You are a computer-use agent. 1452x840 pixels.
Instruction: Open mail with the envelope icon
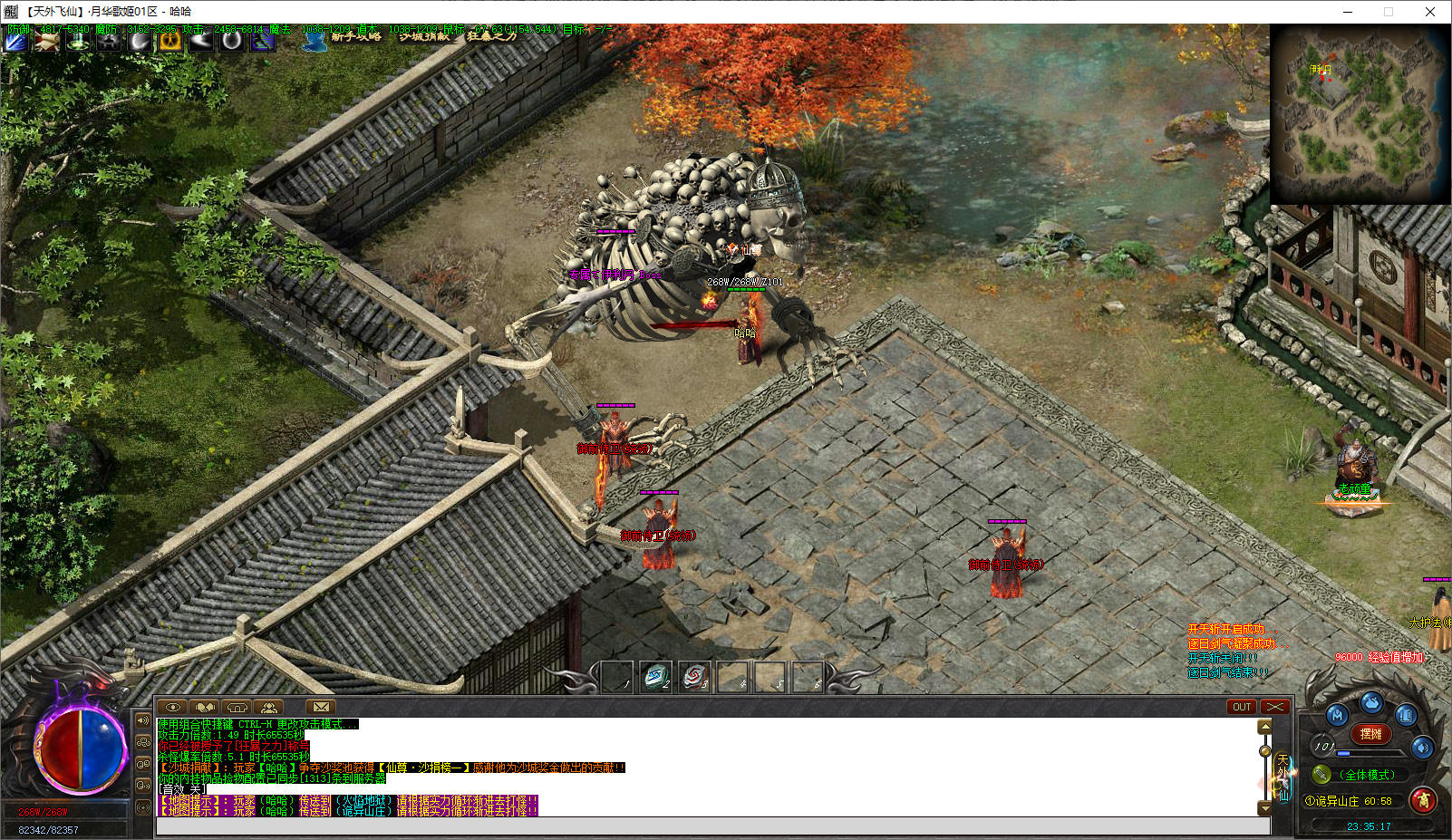(321, 707)
